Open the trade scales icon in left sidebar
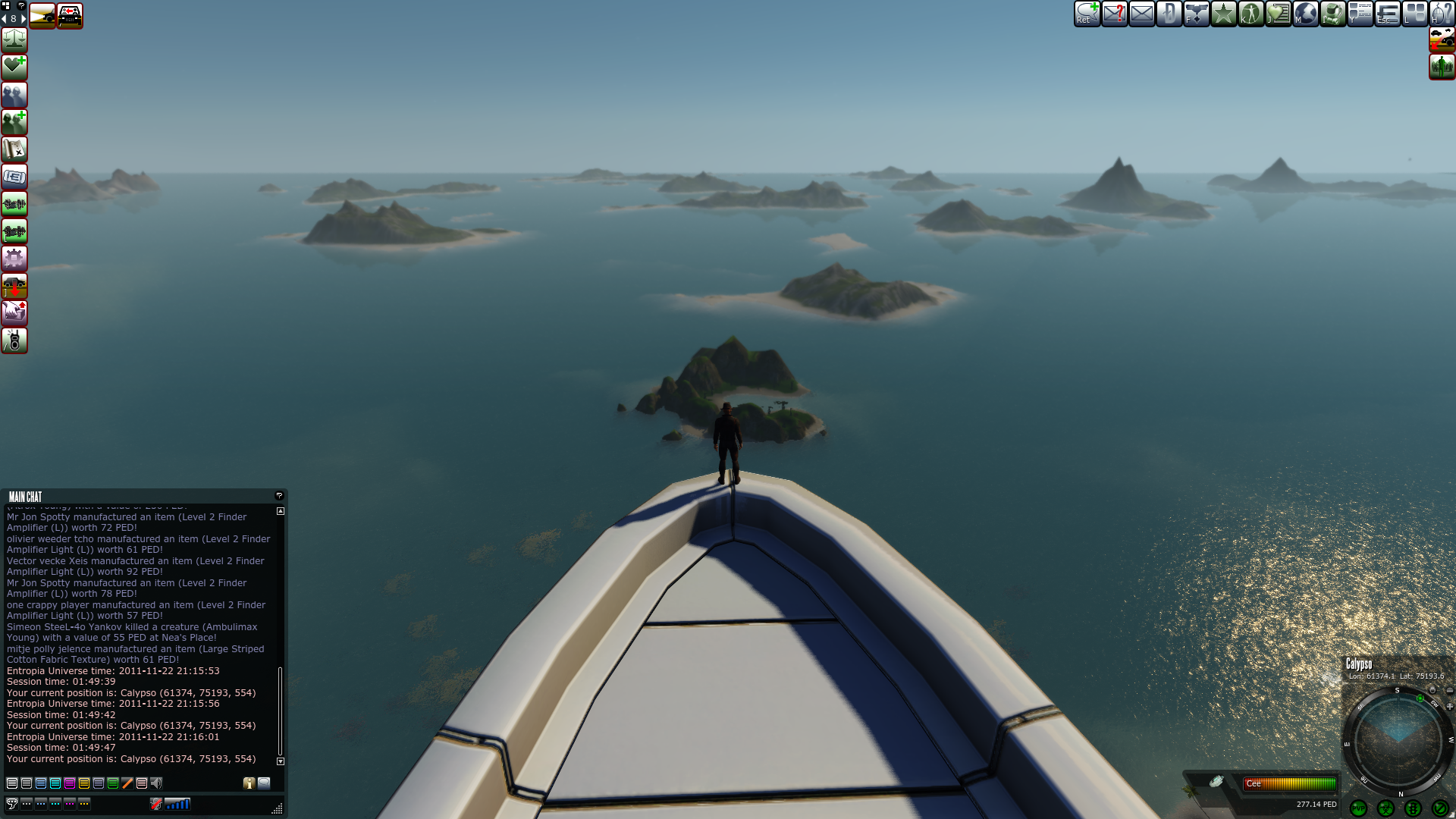The image size is (1456, 819). (14, 40)
